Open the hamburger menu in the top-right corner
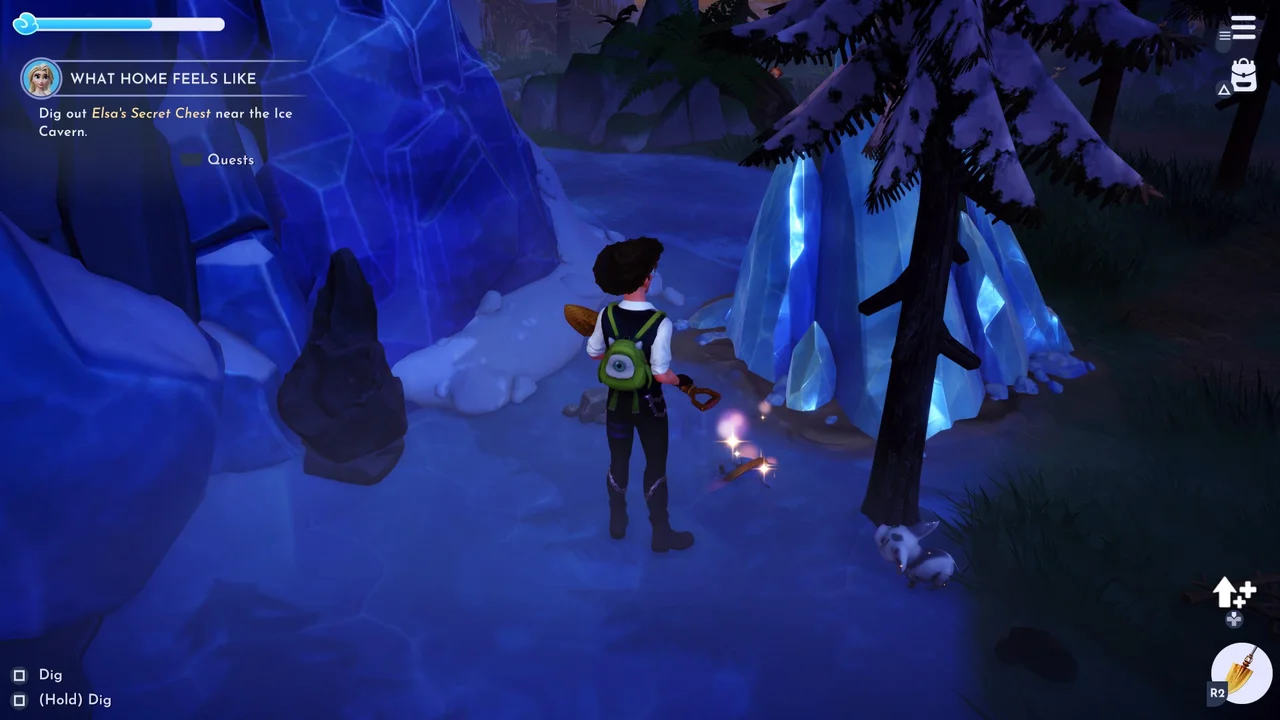1280x720 pixels. click(1243, 26)
